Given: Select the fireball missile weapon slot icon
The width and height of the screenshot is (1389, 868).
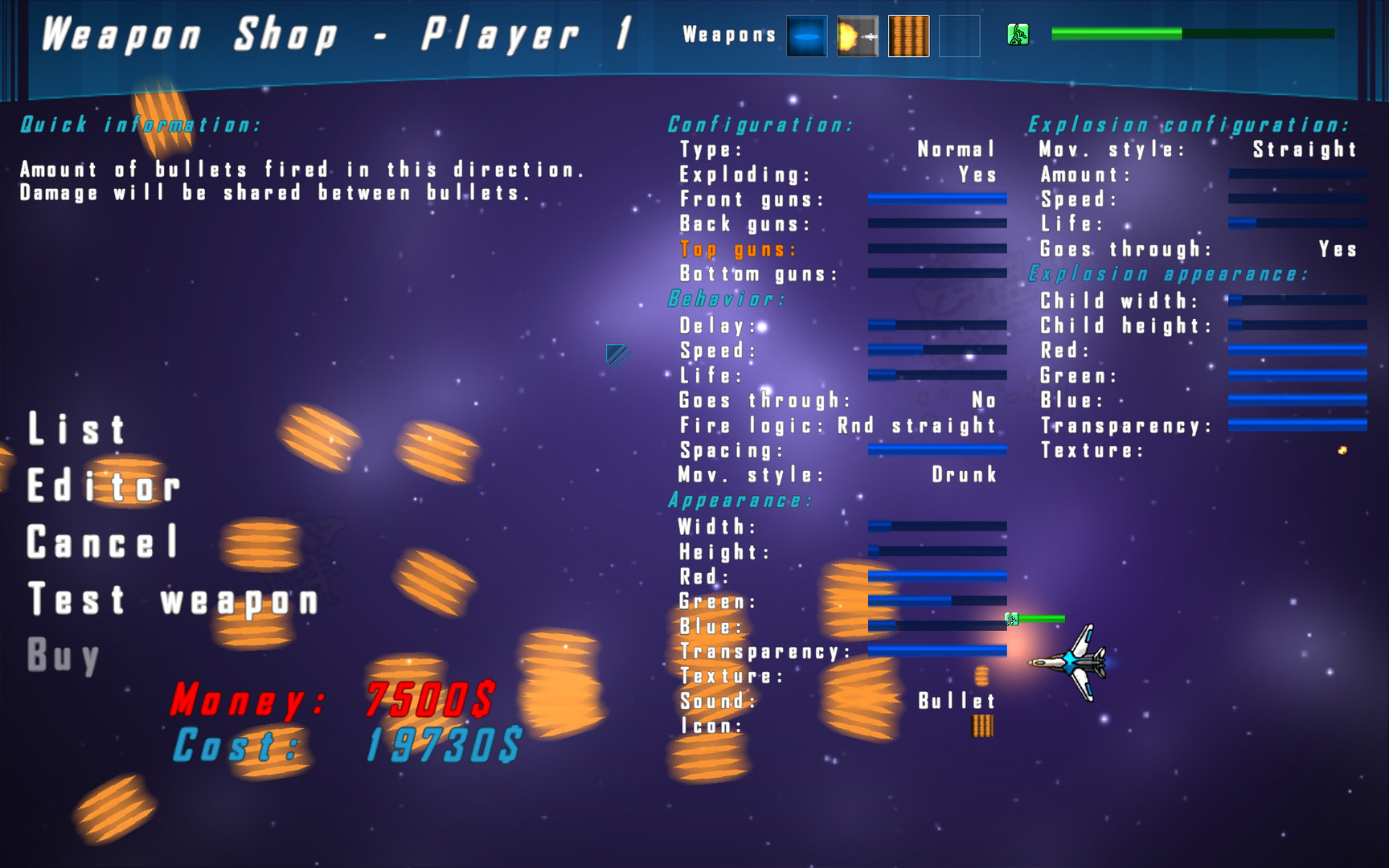Looking at the screenshot, I should tap(857, 36).
